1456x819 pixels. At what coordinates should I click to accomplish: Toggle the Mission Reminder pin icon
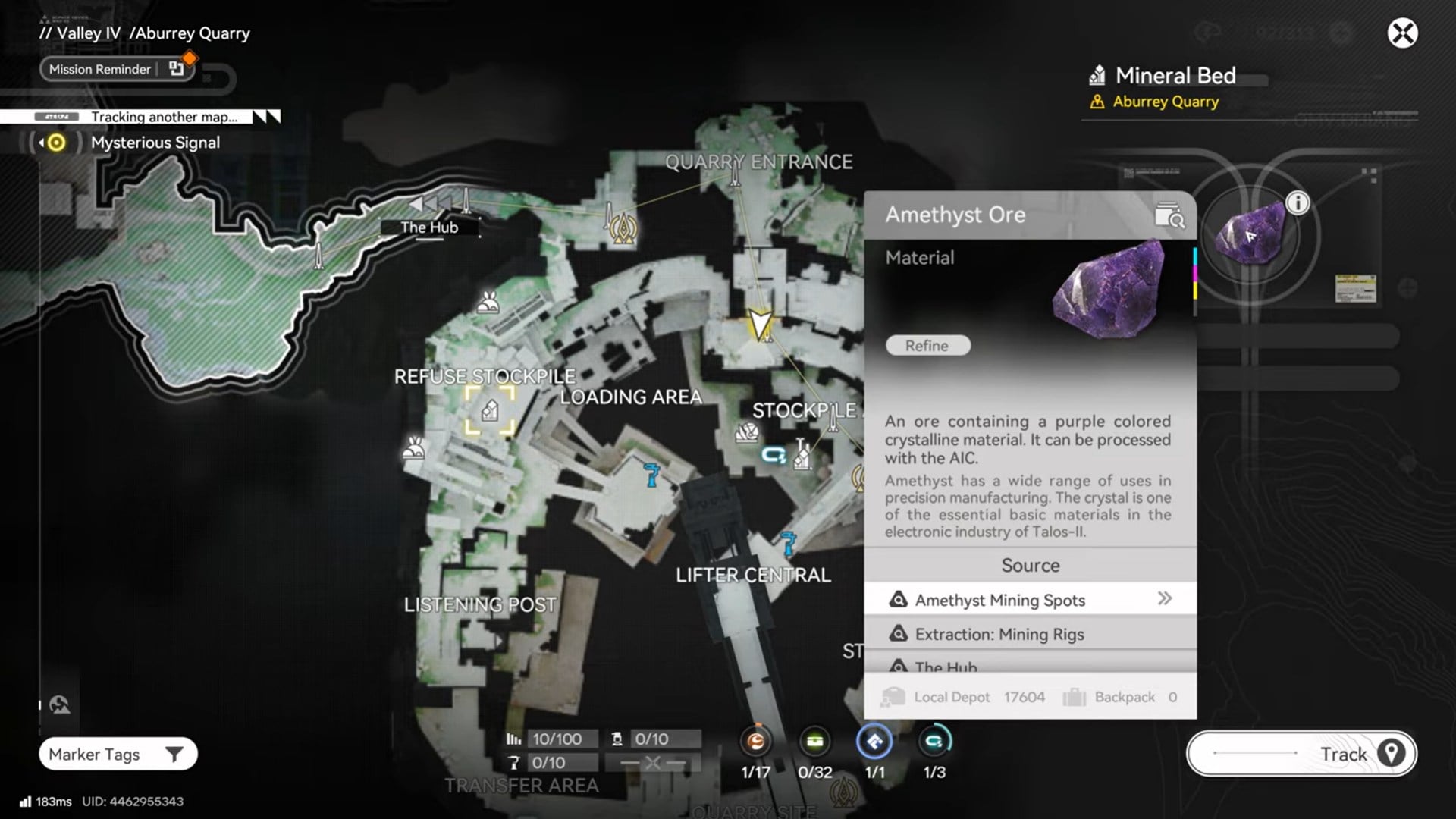(177, 69)
